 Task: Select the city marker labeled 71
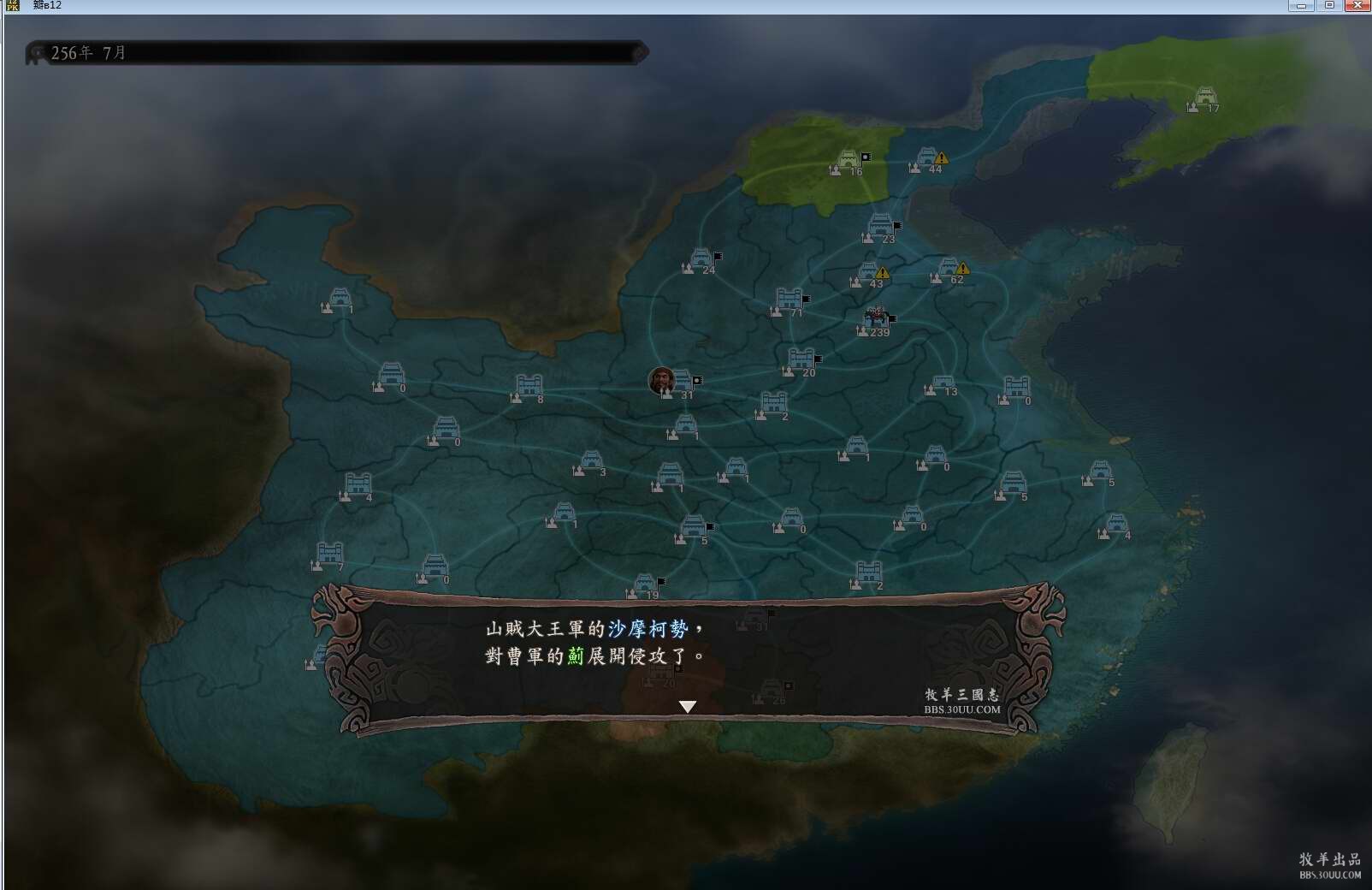click(x=789, y=300)
